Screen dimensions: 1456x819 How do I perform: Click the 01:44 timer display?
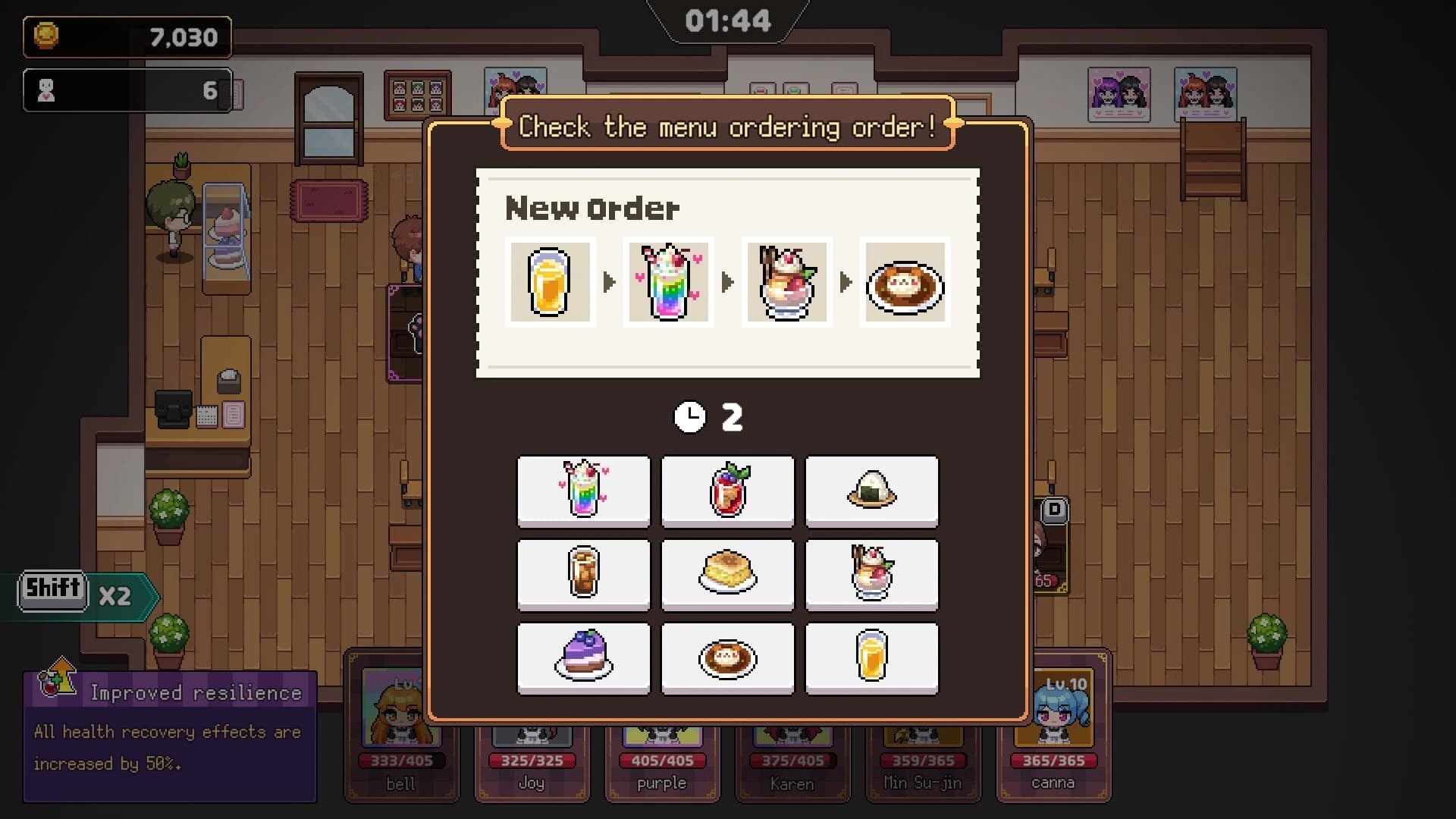(x=726, y=20)
